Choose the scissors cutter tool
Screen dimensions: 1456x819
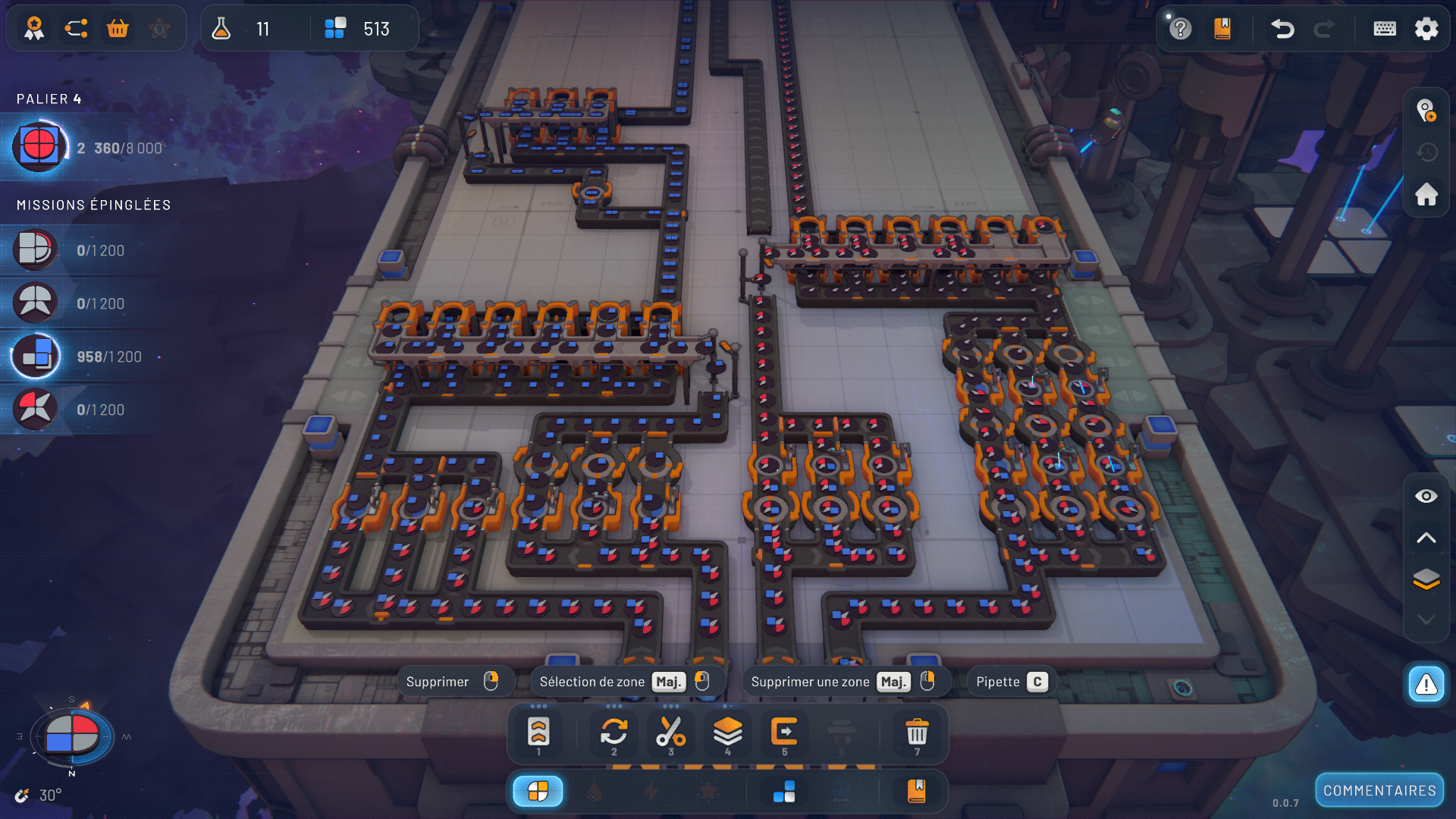tap(670, 733)
